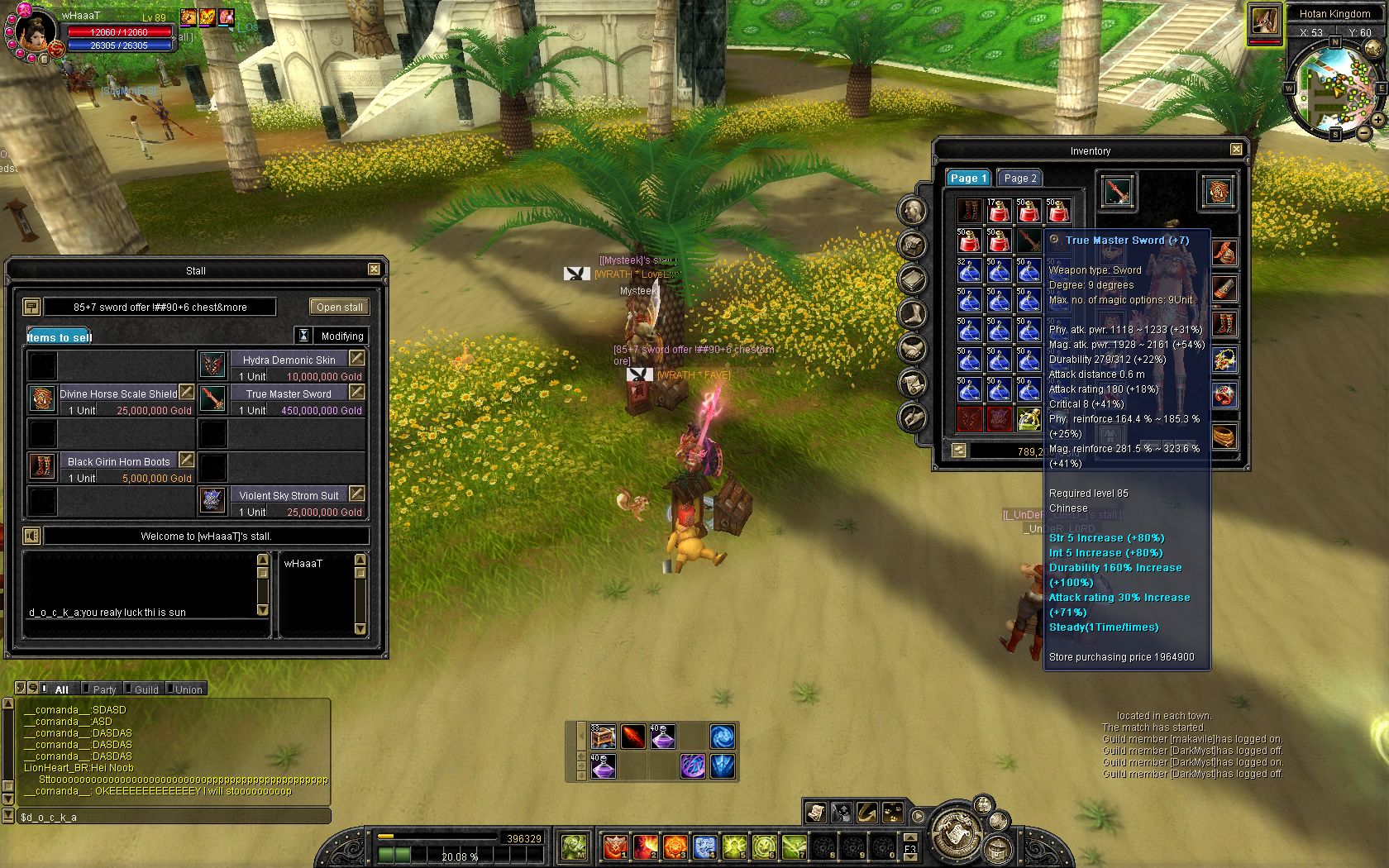This screenshot has height=868, width=1389.
Task: Select the Violent Sky Strom Suit stall item
Action: 213,502
